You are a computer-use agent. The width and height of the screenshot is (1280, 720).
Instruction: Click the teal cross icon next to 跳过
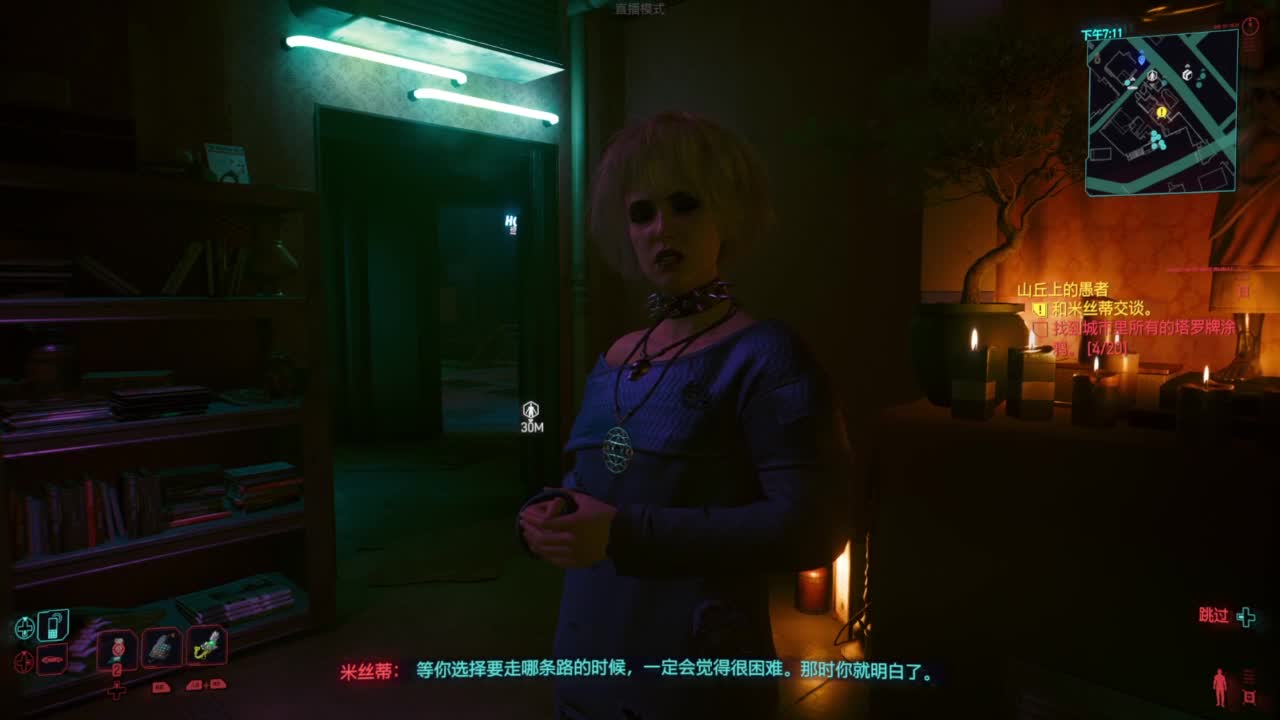point(1246,616)
